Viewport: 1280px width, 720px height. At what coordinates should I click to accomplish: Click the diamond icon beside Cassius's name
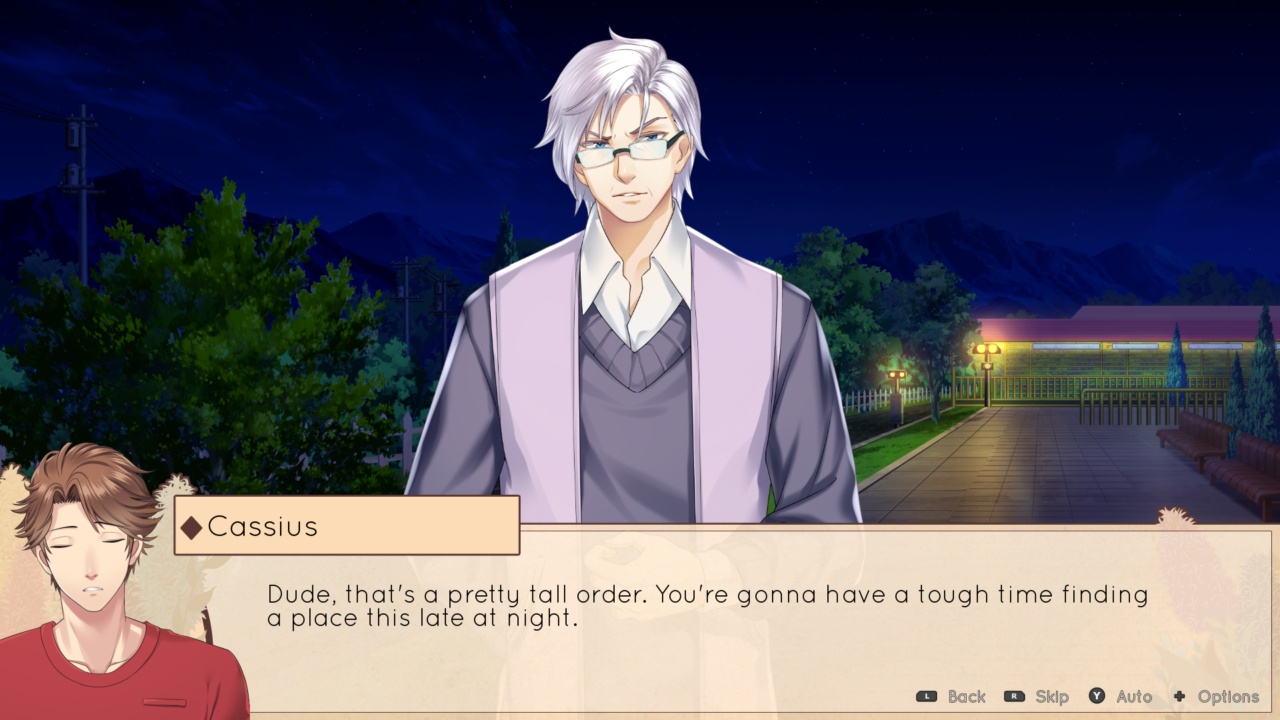[x=194, y=527]
